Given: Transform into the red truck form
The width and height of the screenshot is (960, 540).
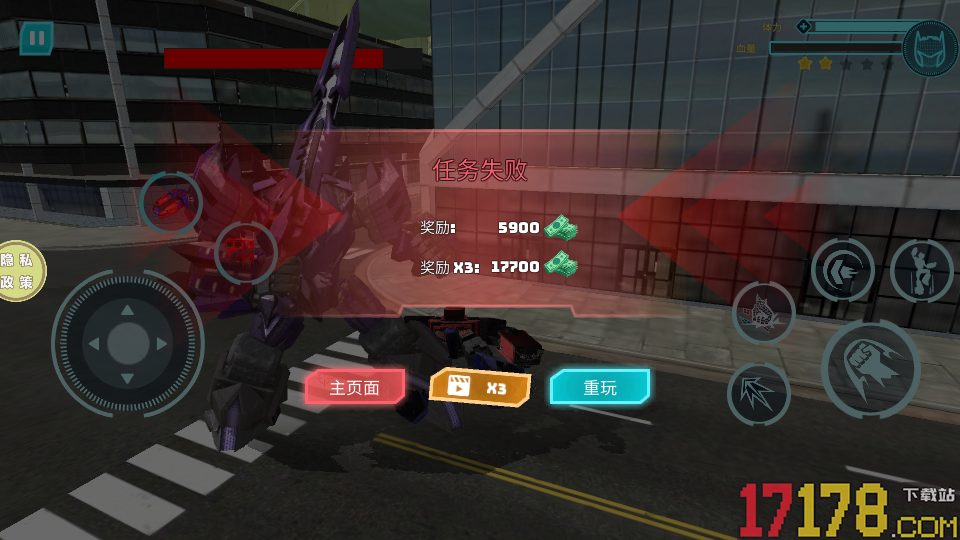Looking at the screenshot, I should coord(245,248).
